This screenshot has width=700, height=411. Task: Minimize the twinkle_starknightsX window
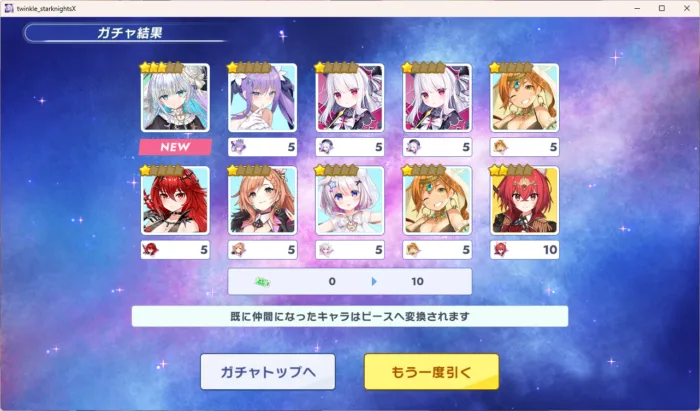[637, 8]
